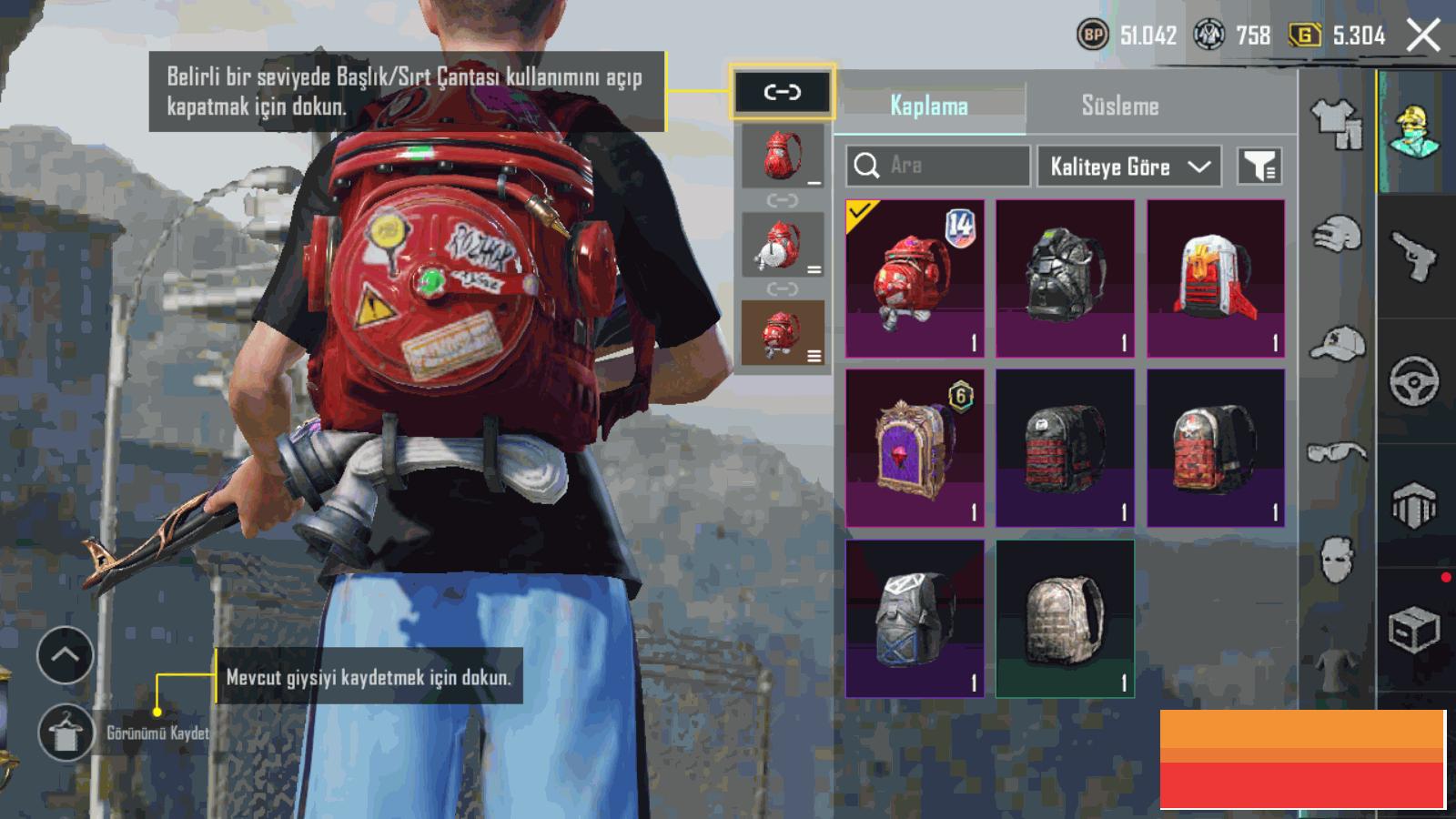Screen dimensions: 1456x819
Task: Choose the black tactical backpack skin
Action: pyautogui.click(x=1065, y=278)
